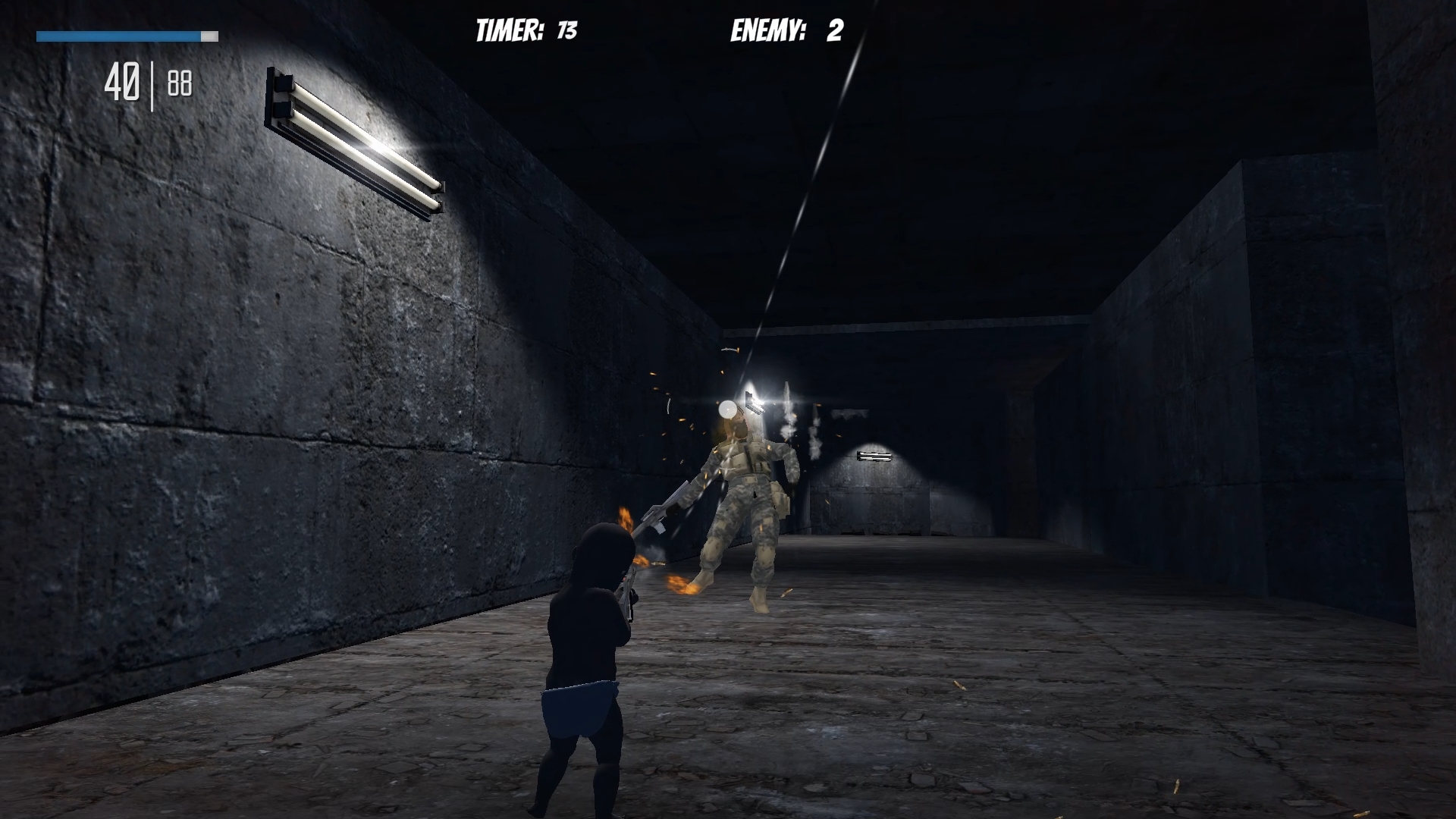Click the blue health bar
1456x819 pixels.
[118, 35]
